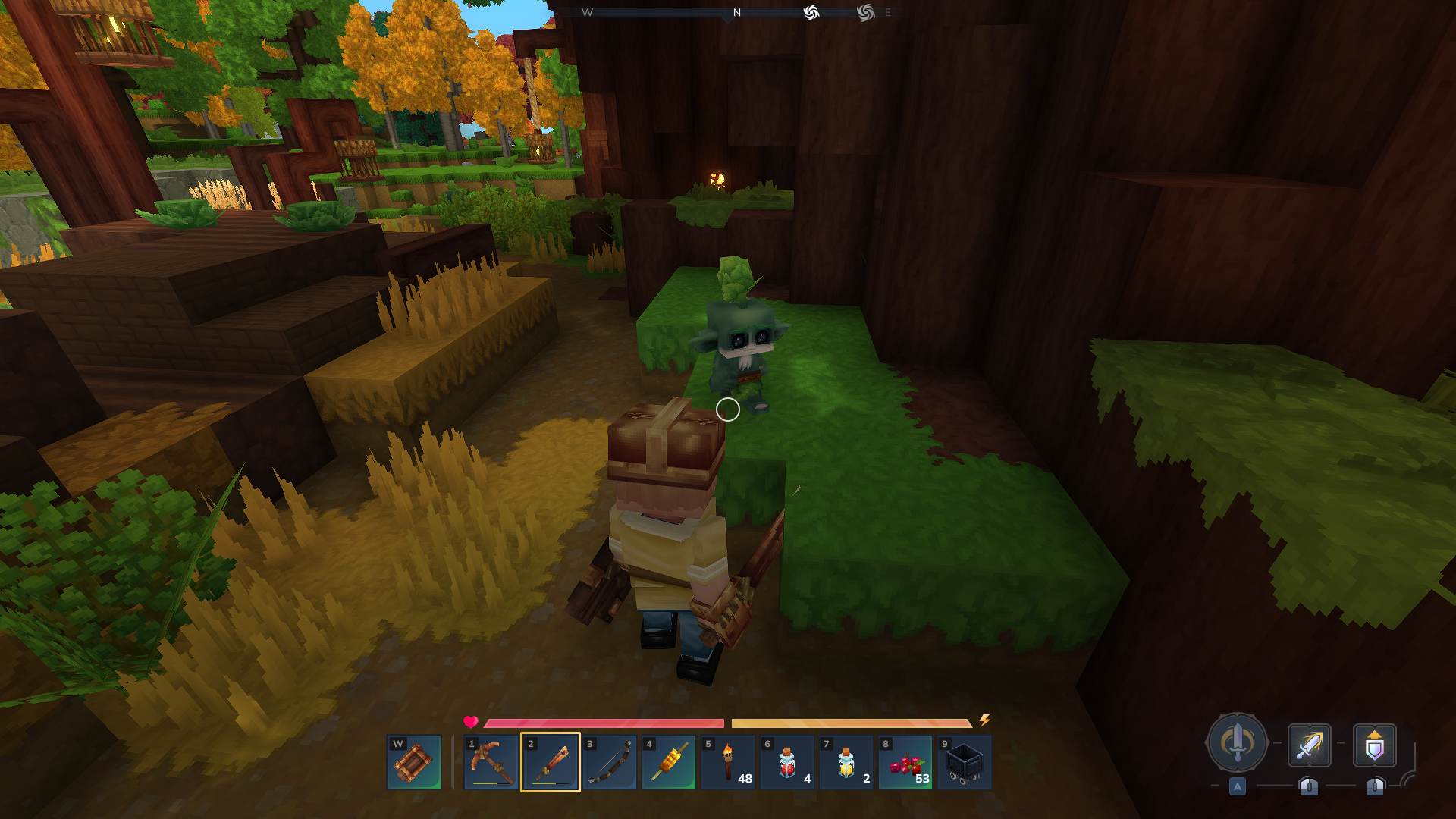Pick the red berries stack

(x=905, y=761)
